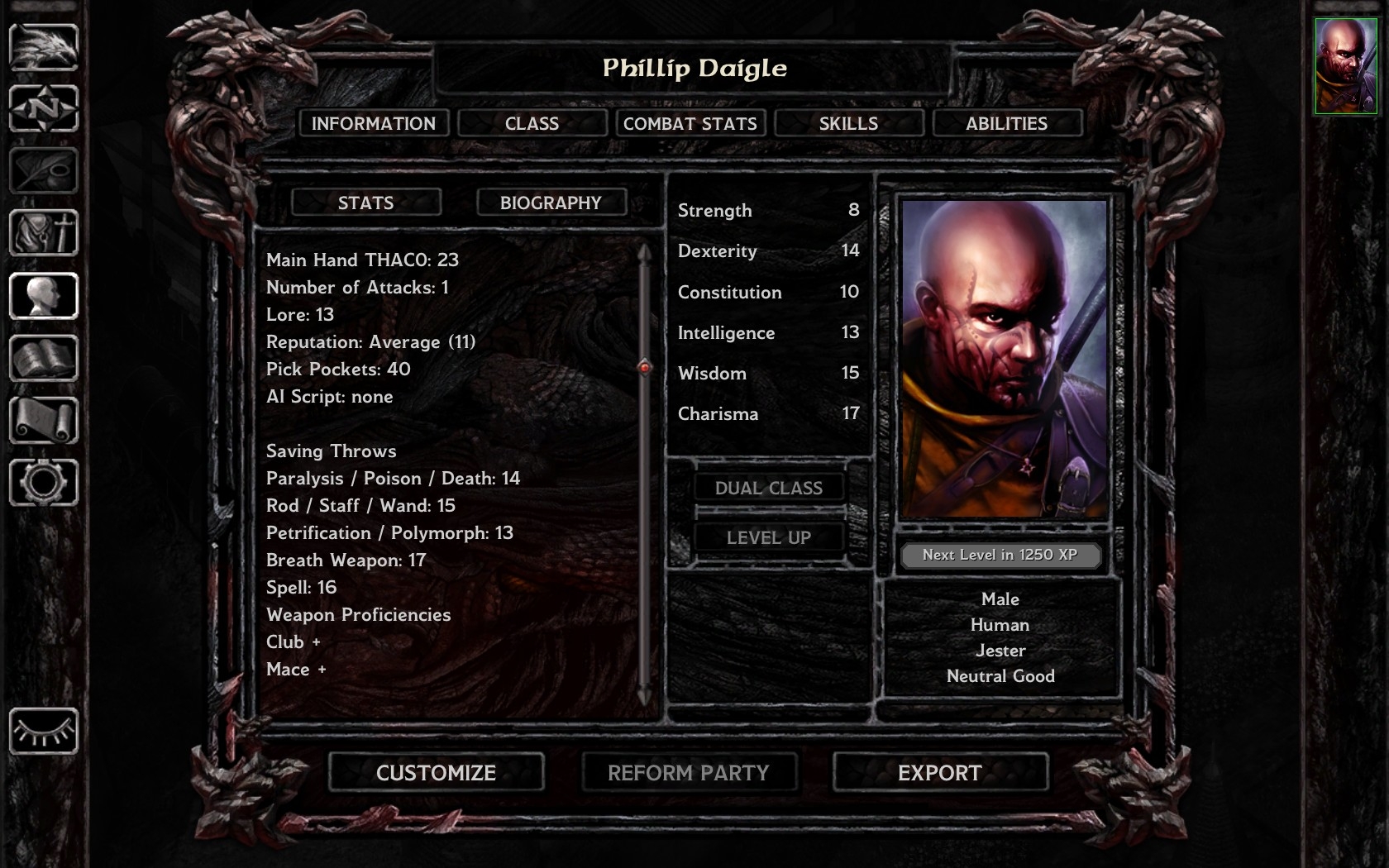Screen dimensions: 1389x868
Task: Switch to the Biography sub-tab
Action: tap(551, 203)
